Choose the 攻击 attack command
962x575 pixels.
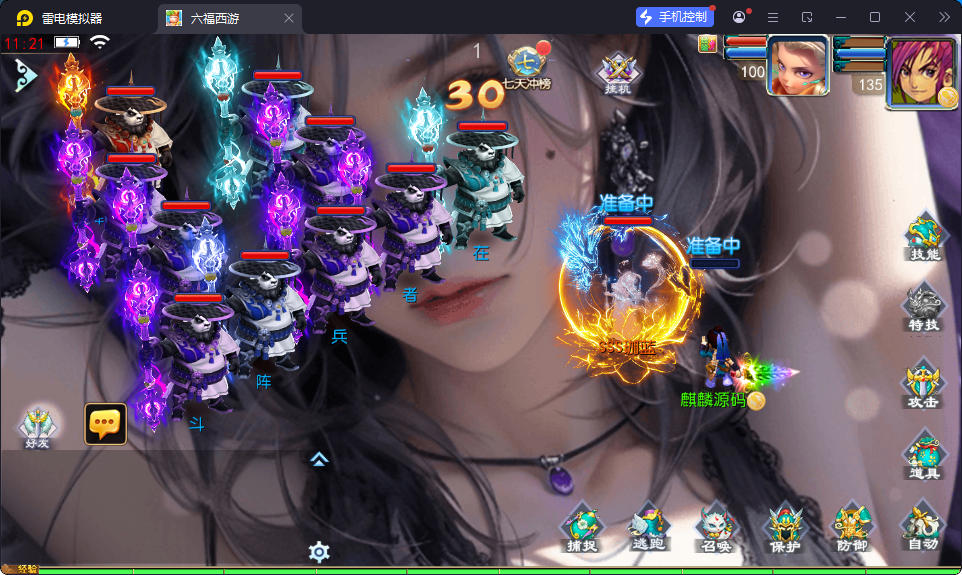(923, 386)
